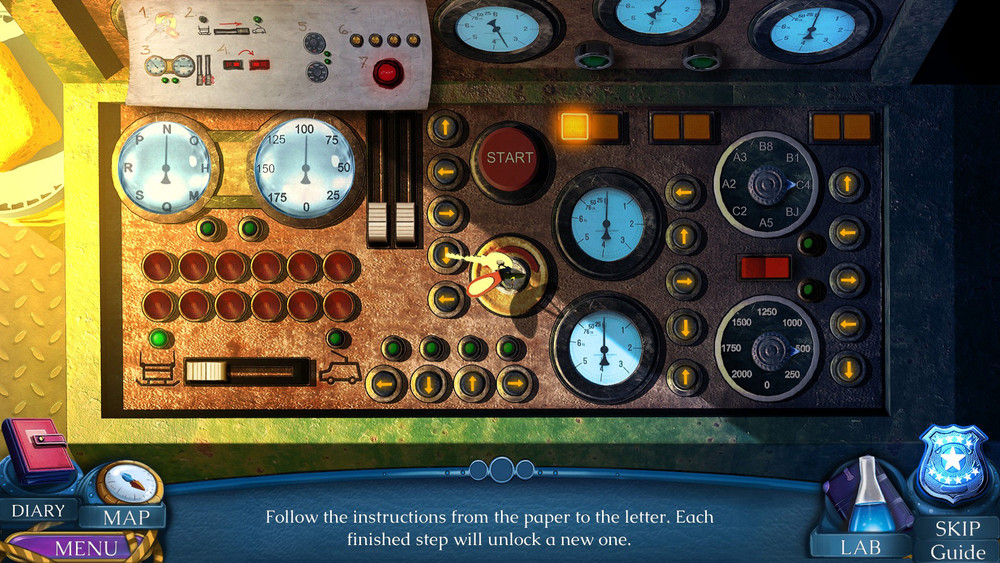
Task: Click the red START button
Action: [x=510, y=157]
